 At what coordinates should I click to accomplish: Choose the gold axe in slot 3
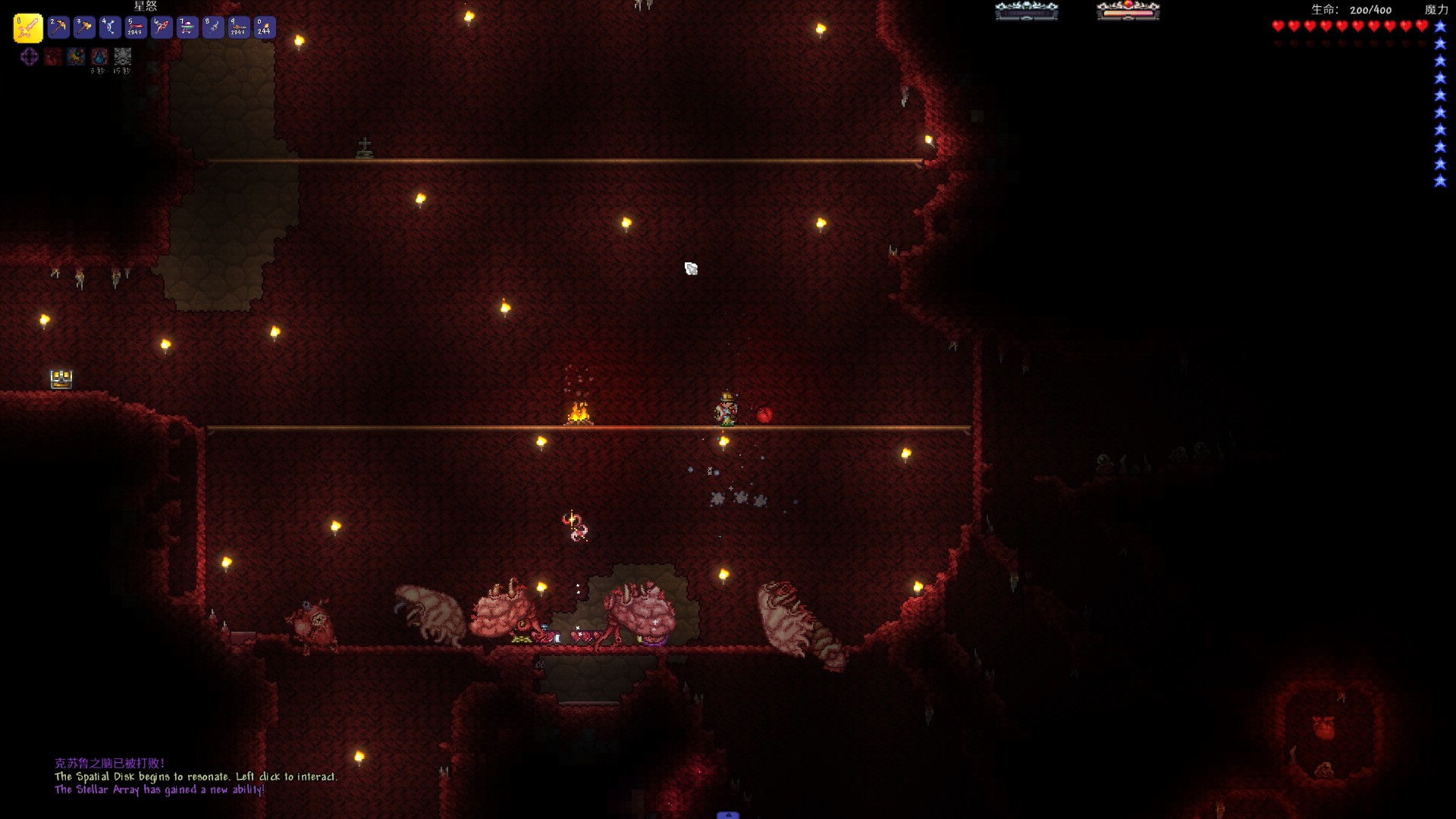coord(84,28)
